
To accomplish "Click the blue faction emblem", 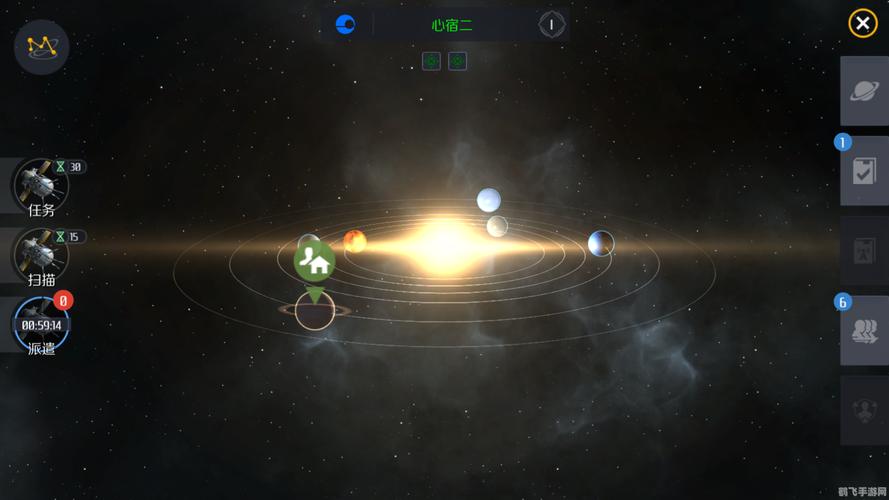I will click(x=346, y=25).
